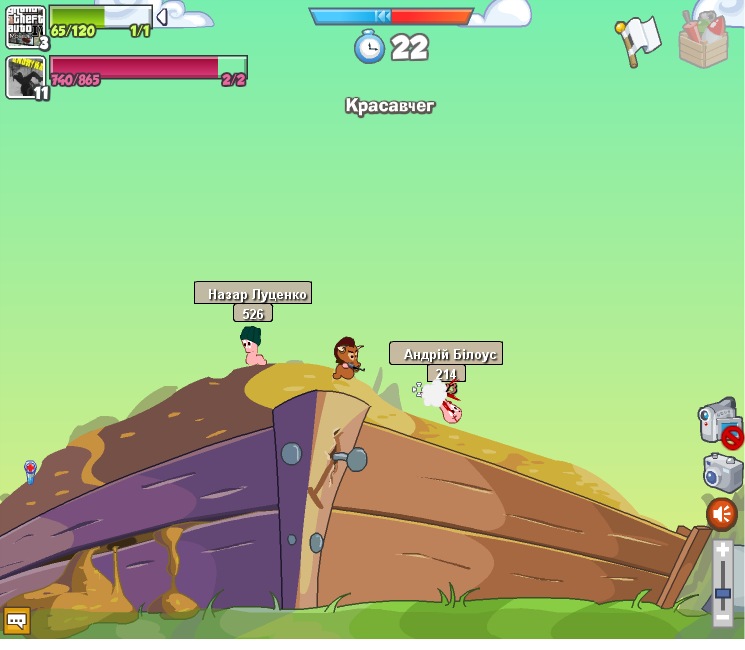745x650 pixels.
Task: Select the Grand Theft Auto team avatar
Action: click(25, 26)
